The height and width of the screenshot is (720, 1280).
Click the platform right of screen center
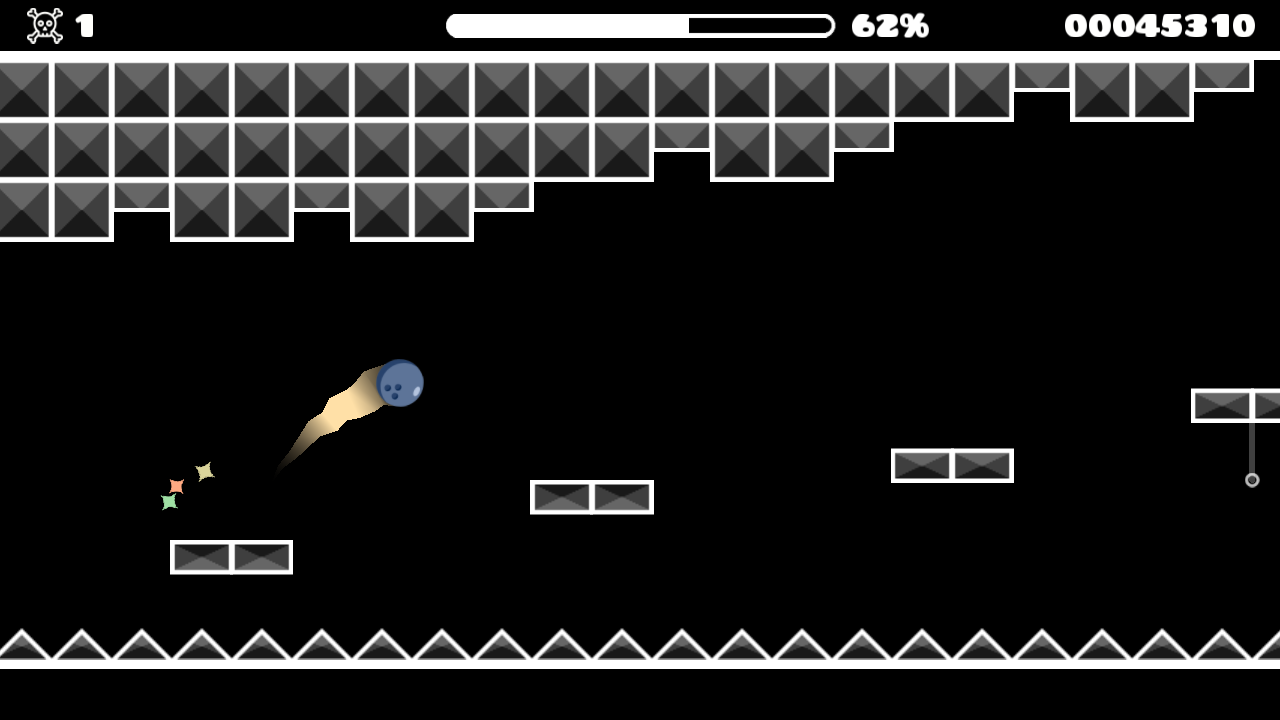pyautogui.click(x=952, y=464)
